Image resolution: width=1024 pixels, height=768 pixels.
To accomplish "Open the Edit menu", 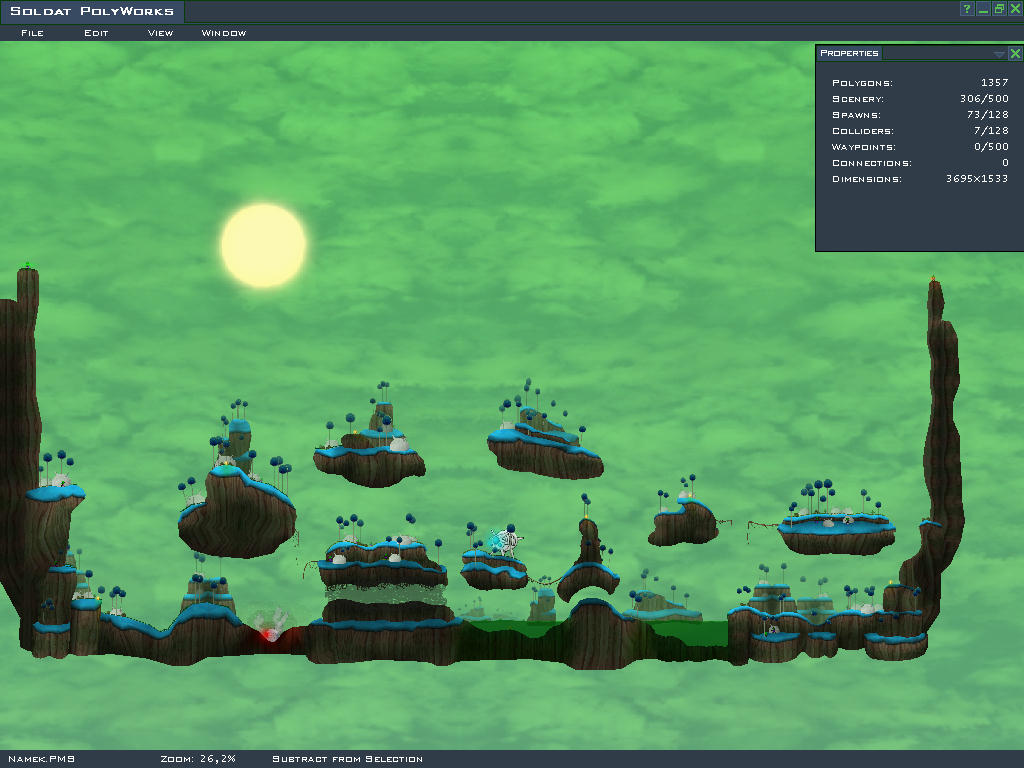I will point(96,33).
